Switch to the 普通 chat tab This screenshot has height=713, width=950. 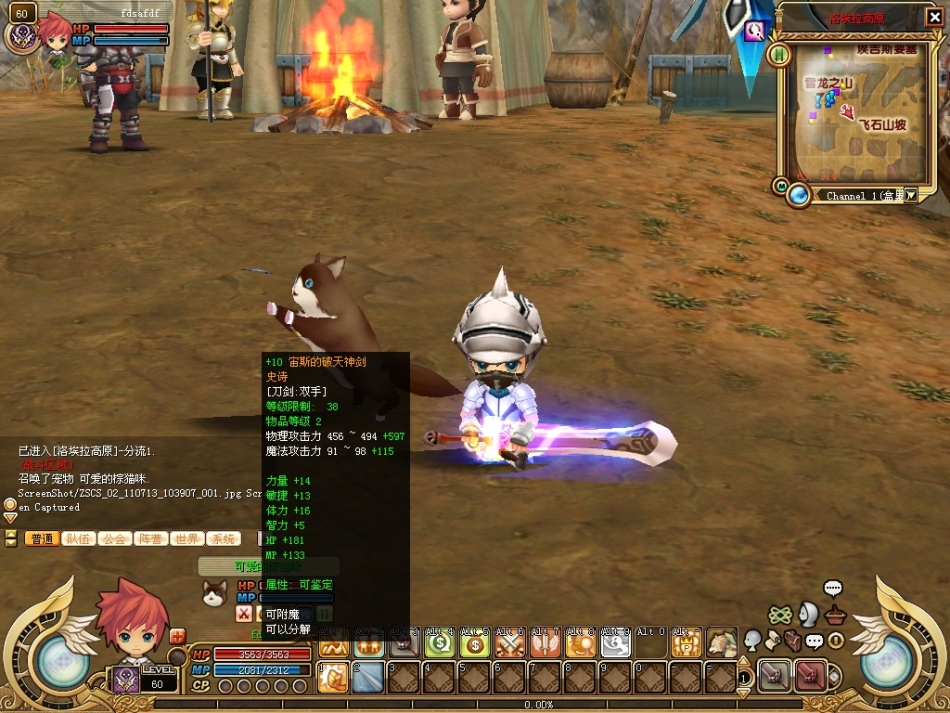pos(41,539)
